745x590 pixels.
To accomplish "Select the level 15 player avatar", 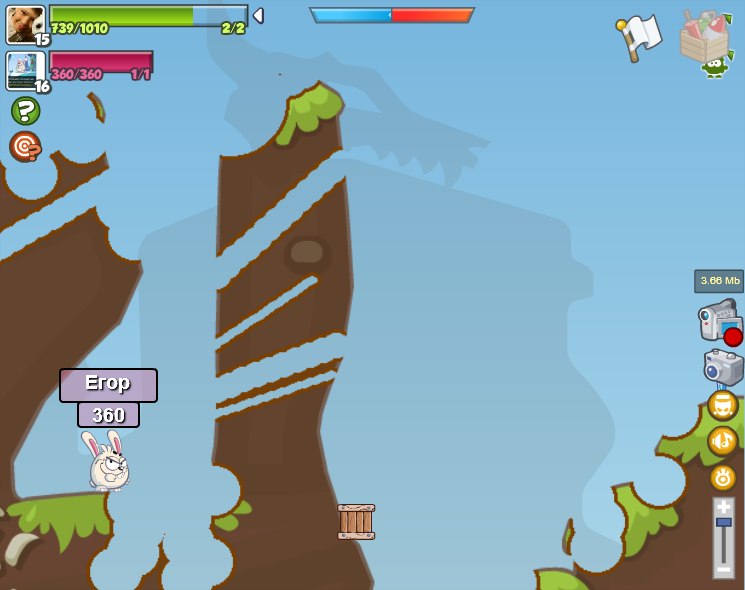I will (25, 24).
